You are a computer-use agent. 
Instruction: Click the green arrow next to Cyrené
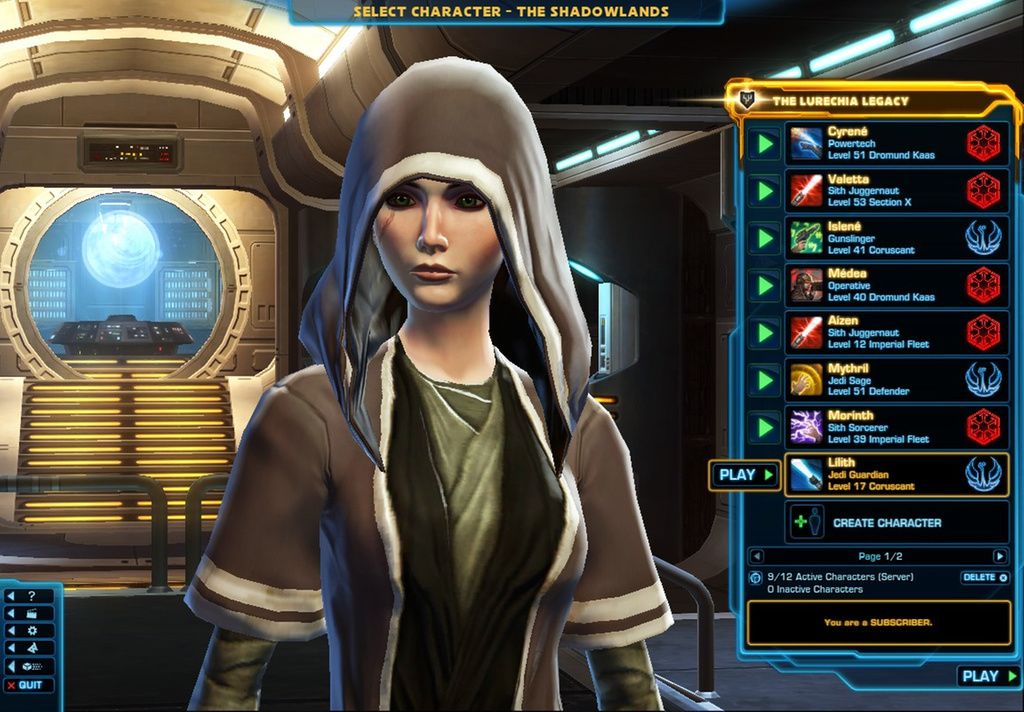tap(765, 144)
